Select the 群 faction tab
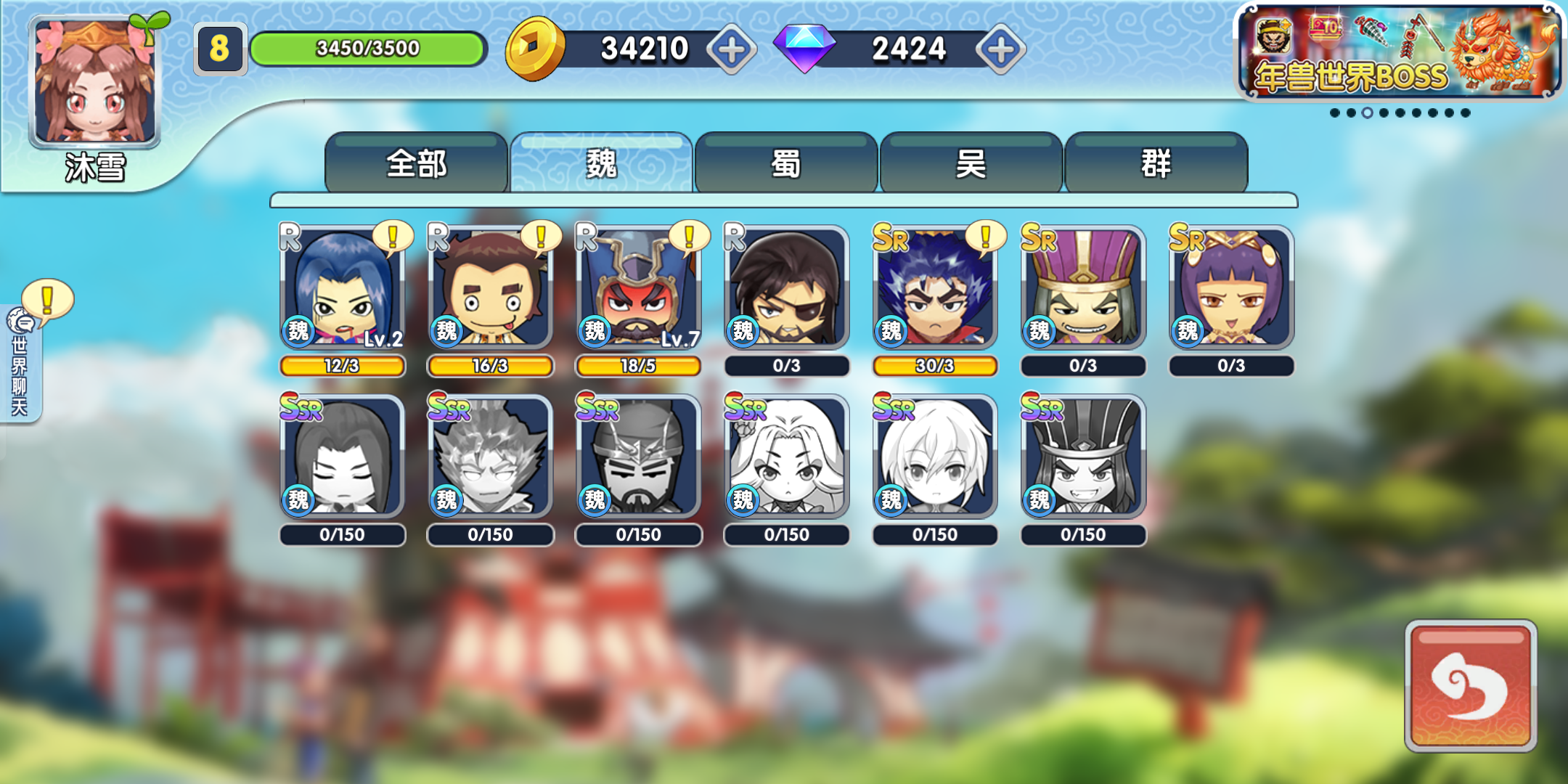This screenshot has width=1568, height=784. tap(1156, 164)
